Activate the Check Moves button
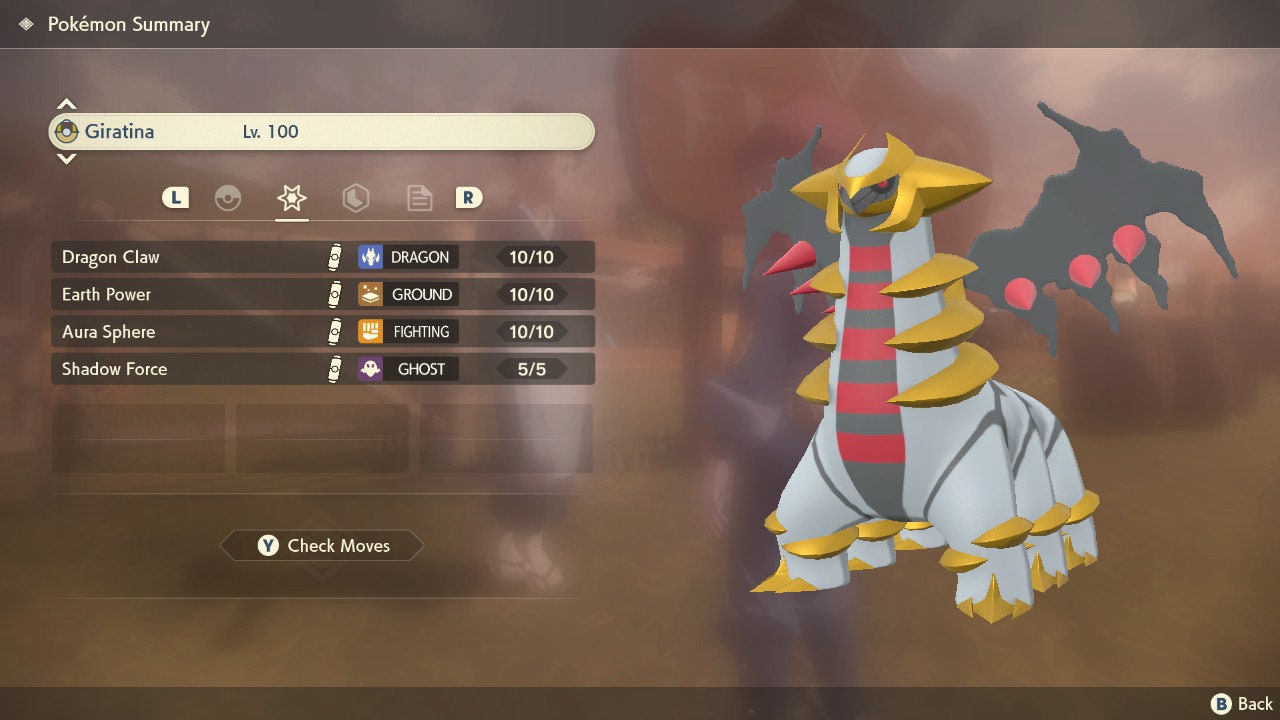1280x720 pixels. tap(320, 545)
